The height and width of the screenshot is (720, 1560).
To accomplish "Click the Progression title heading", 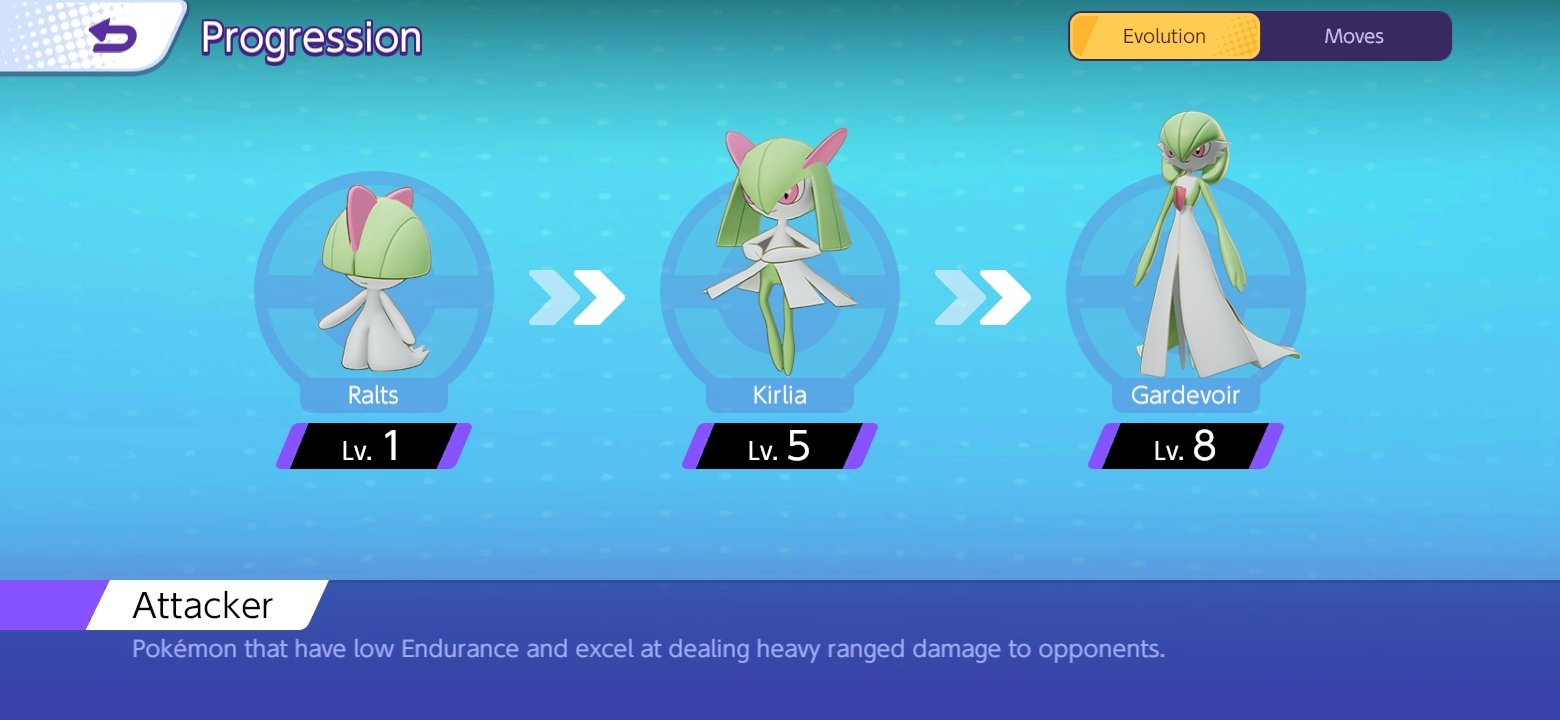I will click(310, 38).
